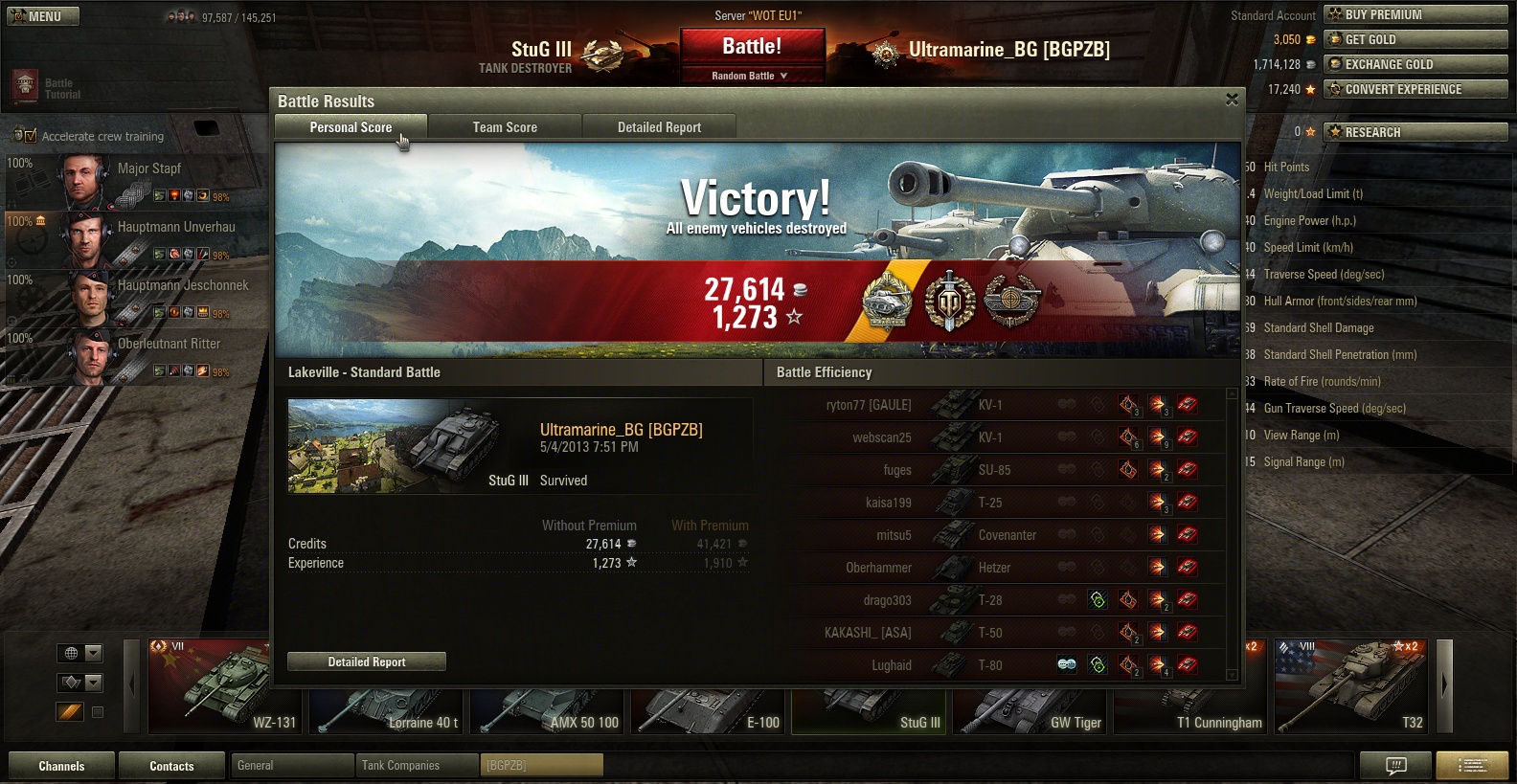Switch to the Detailed Report tab
Viewport: 1517px width, 784px height.
coord(659,127)
